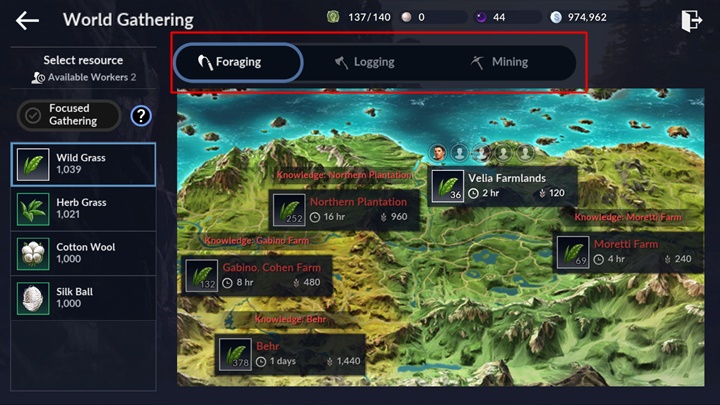
Task: Select Cotton Wool resource
Action: 83,253
